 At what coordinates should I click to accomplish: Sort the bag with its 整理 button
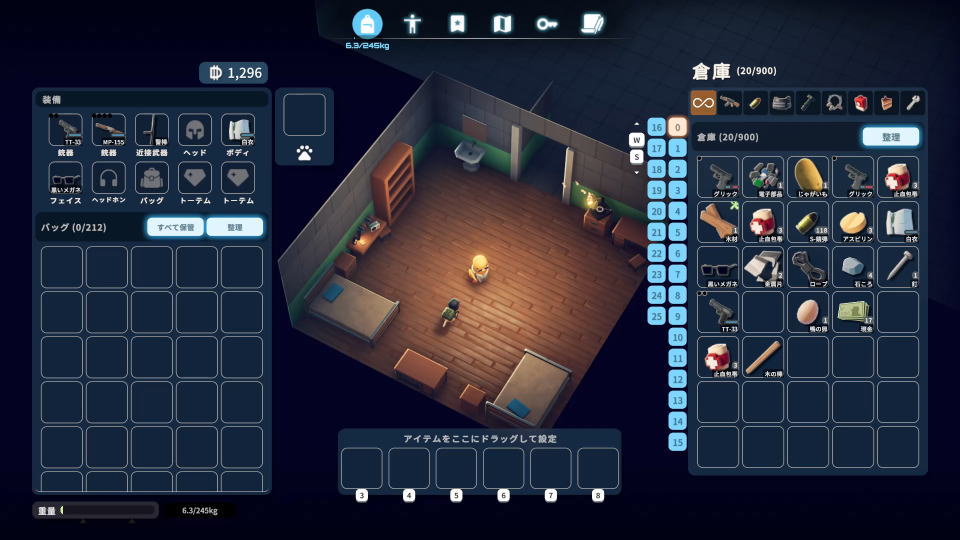point(235,227)
